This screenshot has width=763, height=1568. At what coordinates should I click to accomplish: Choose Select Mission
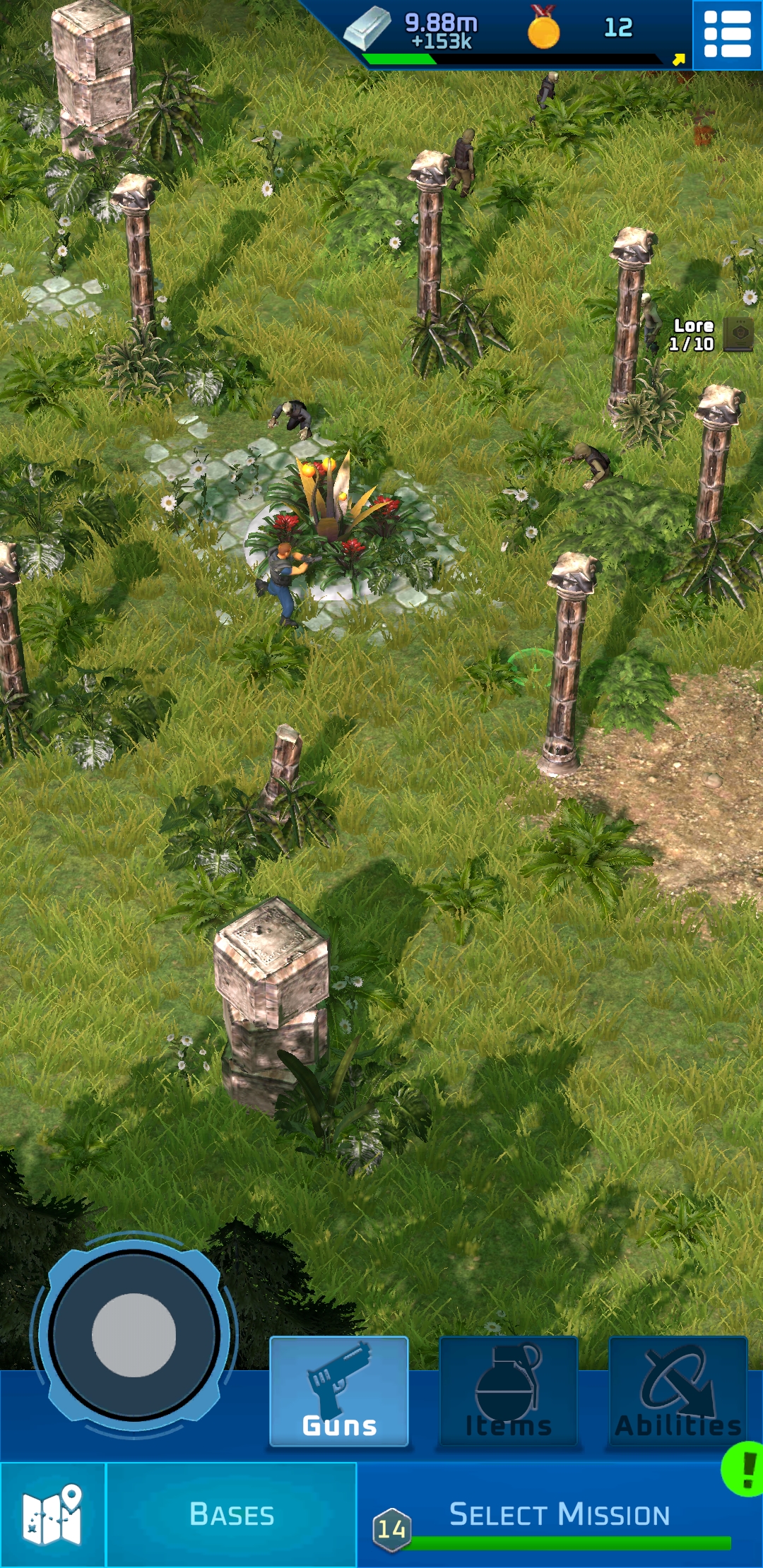click(x=558, y=1514)
